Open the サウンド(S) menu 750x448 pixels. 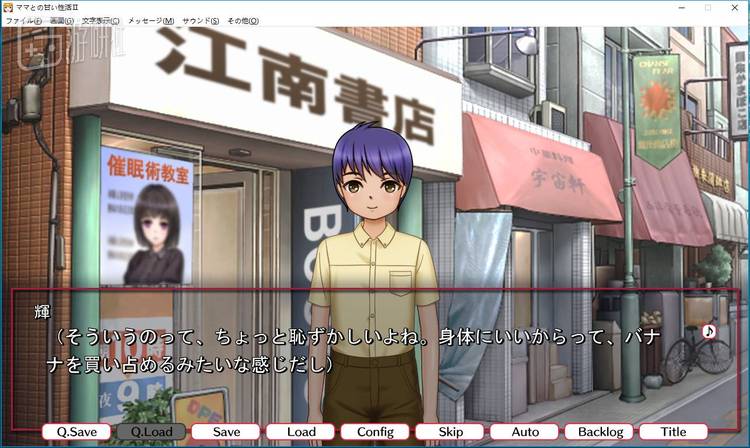tap(201, 21)
